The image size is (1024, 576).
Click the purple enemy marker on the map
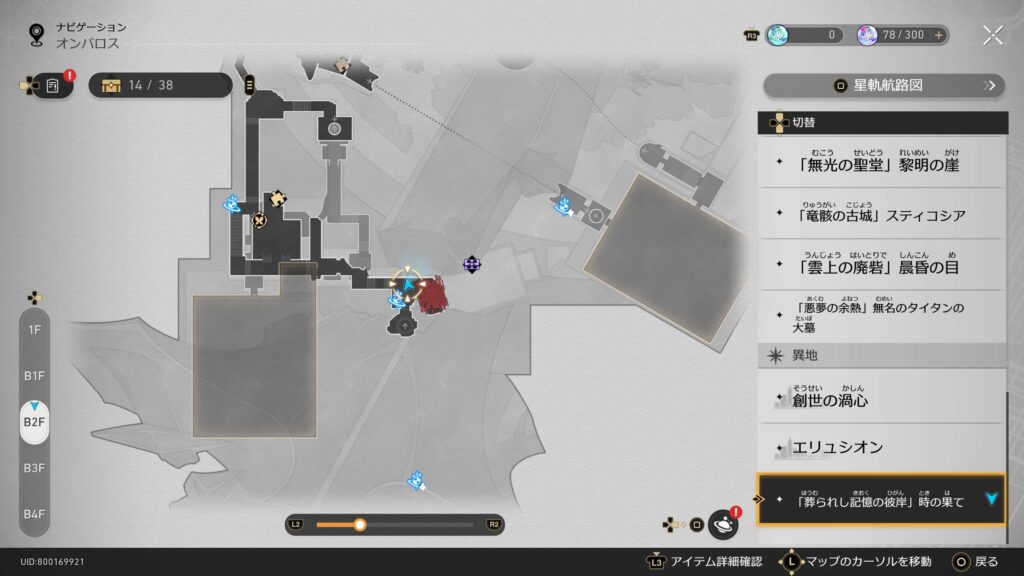pos(472,264)
